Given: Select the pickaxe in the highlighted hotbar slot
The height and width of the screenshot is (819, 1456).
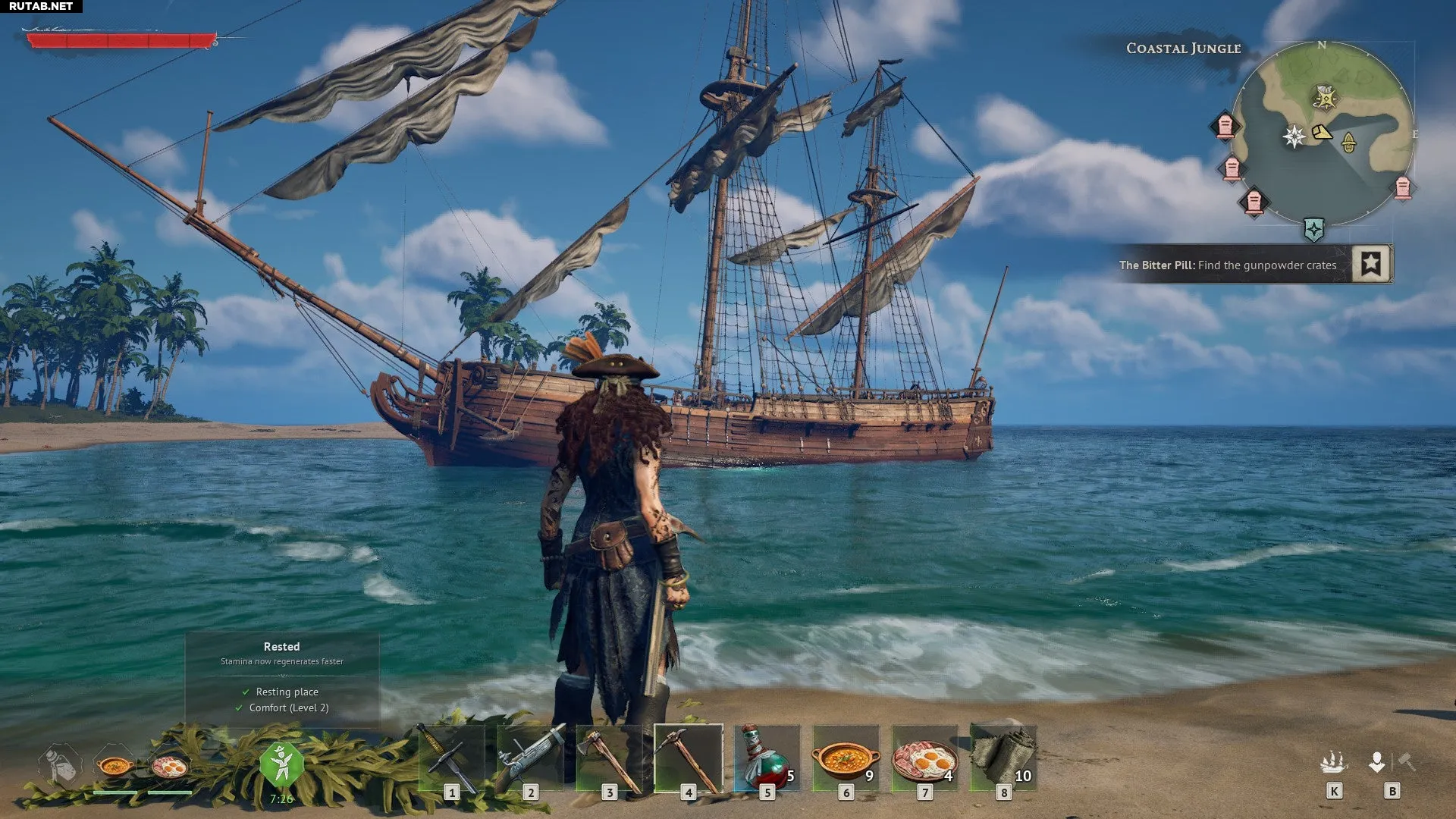Looking at the screenshot, I should [x=688, y=758].
